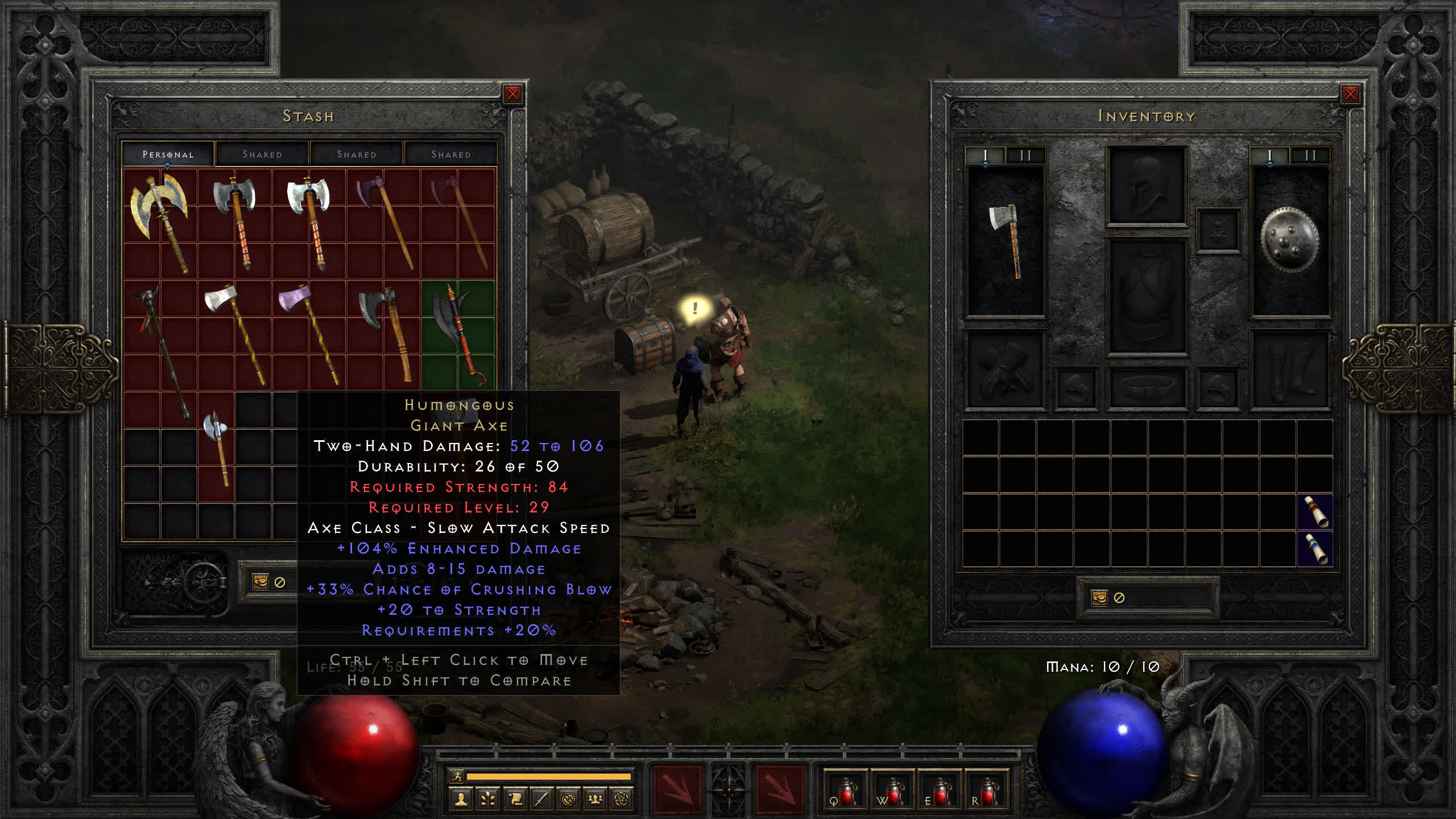Click the blue-banded scroll in inventory

pyautogui.click(x=1315, y=549)
